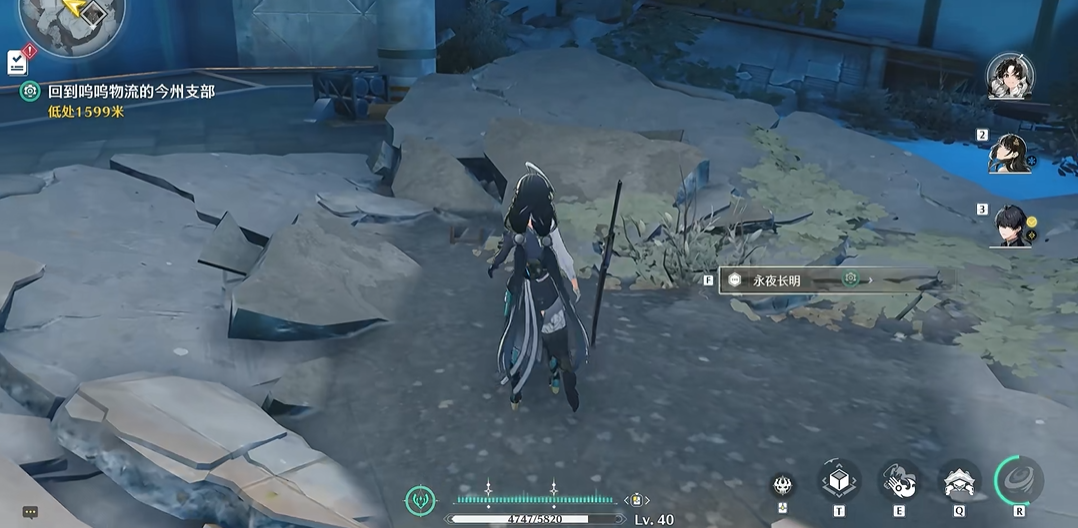
Task: Tap the small skull-crest icon
Action: click(x=784, y=485)
